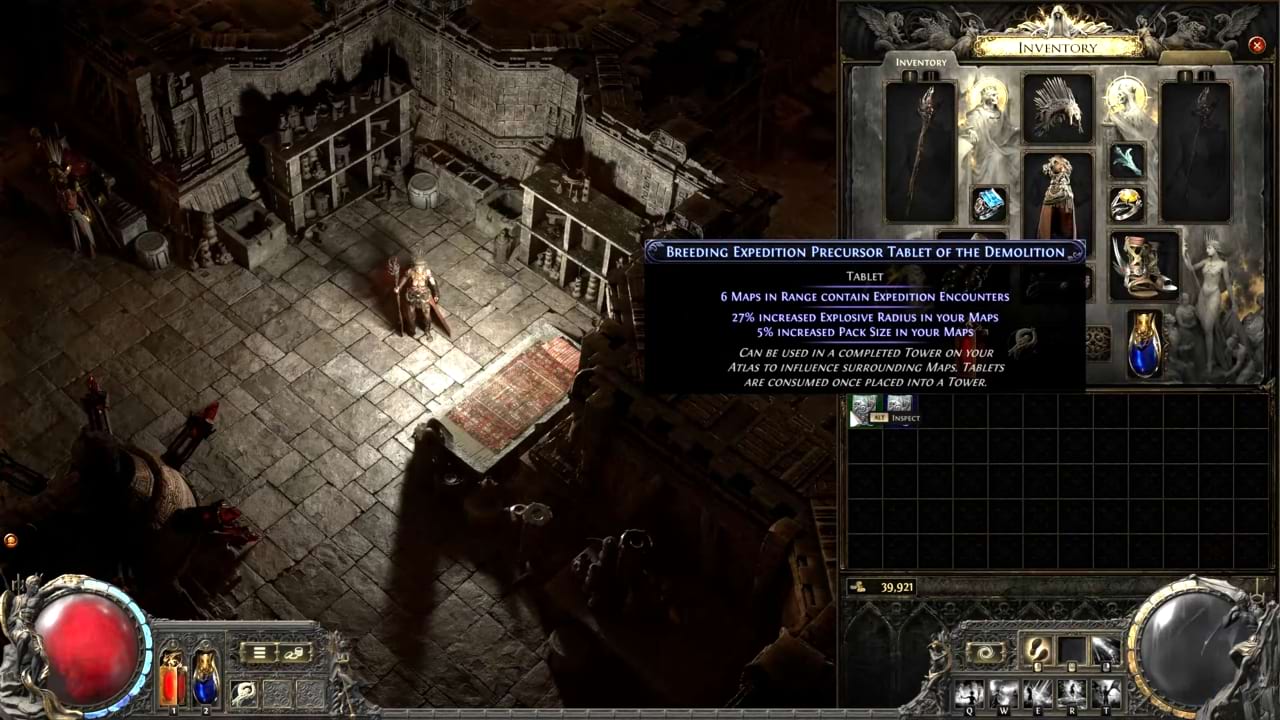
Task: Select the spiked helmet equipment slot
Action: point(1057,107)
